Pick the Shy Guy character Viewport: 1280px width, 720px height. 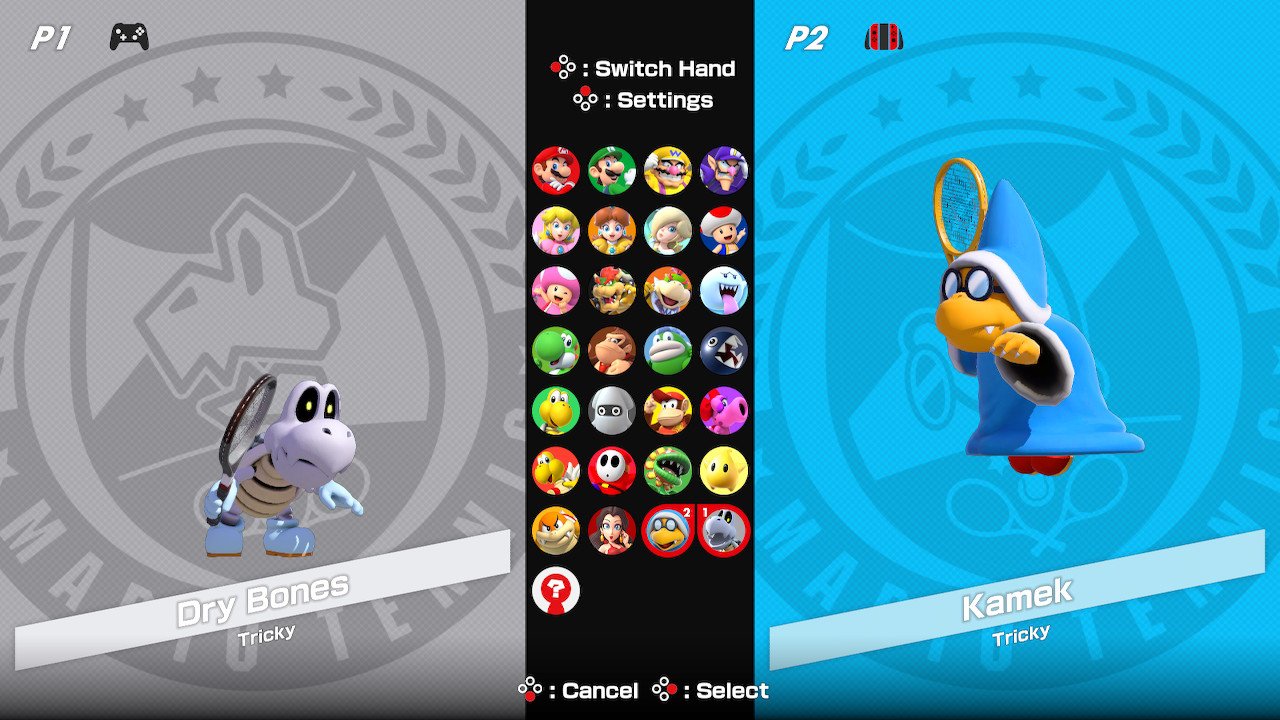pos(612,470)
